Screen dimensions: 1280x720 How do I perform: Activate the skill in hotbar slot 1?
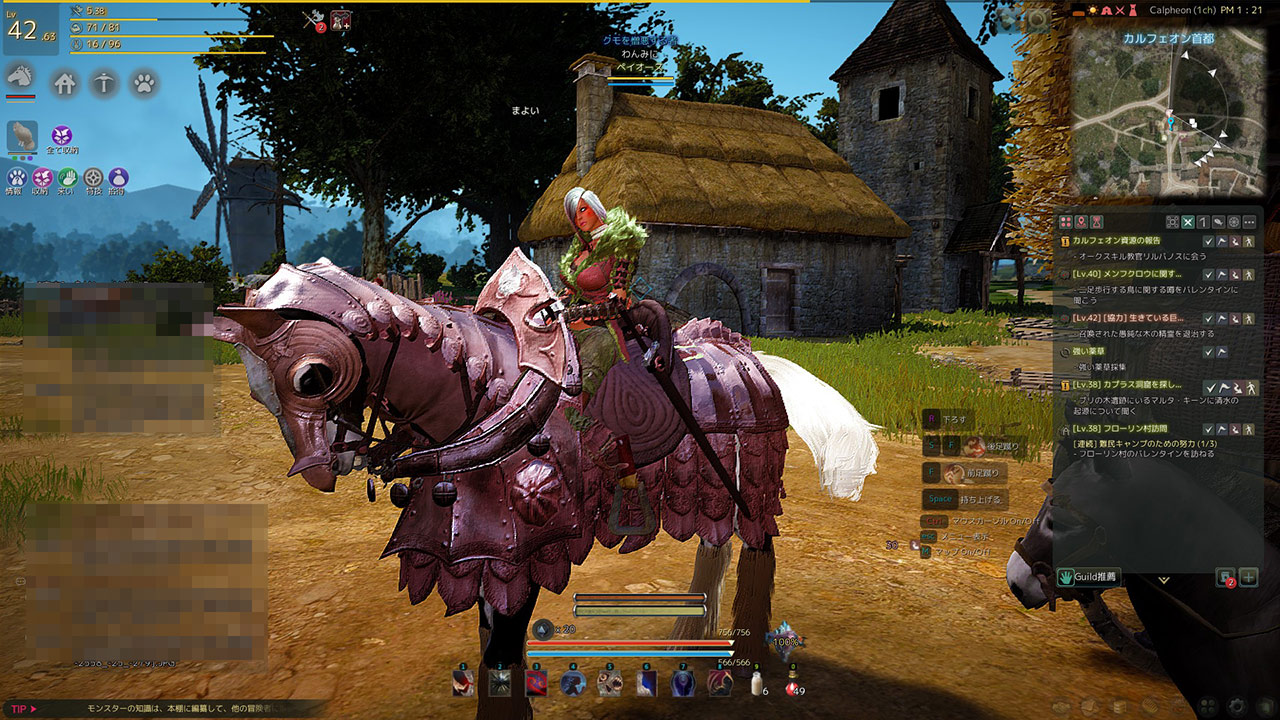click(x=463, y=683)
